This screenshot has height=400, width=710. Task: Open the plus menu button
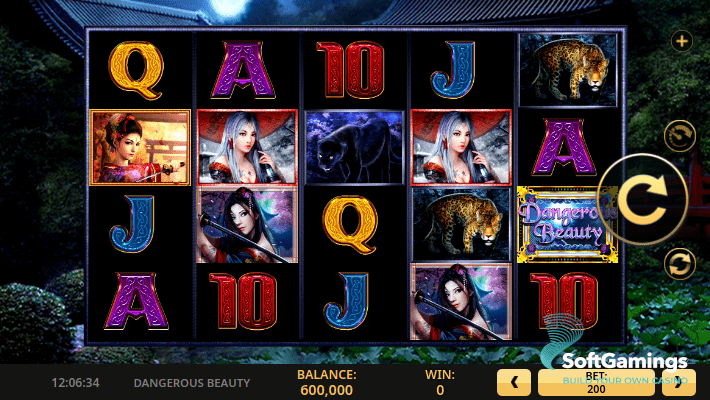(x=682, y=41)
